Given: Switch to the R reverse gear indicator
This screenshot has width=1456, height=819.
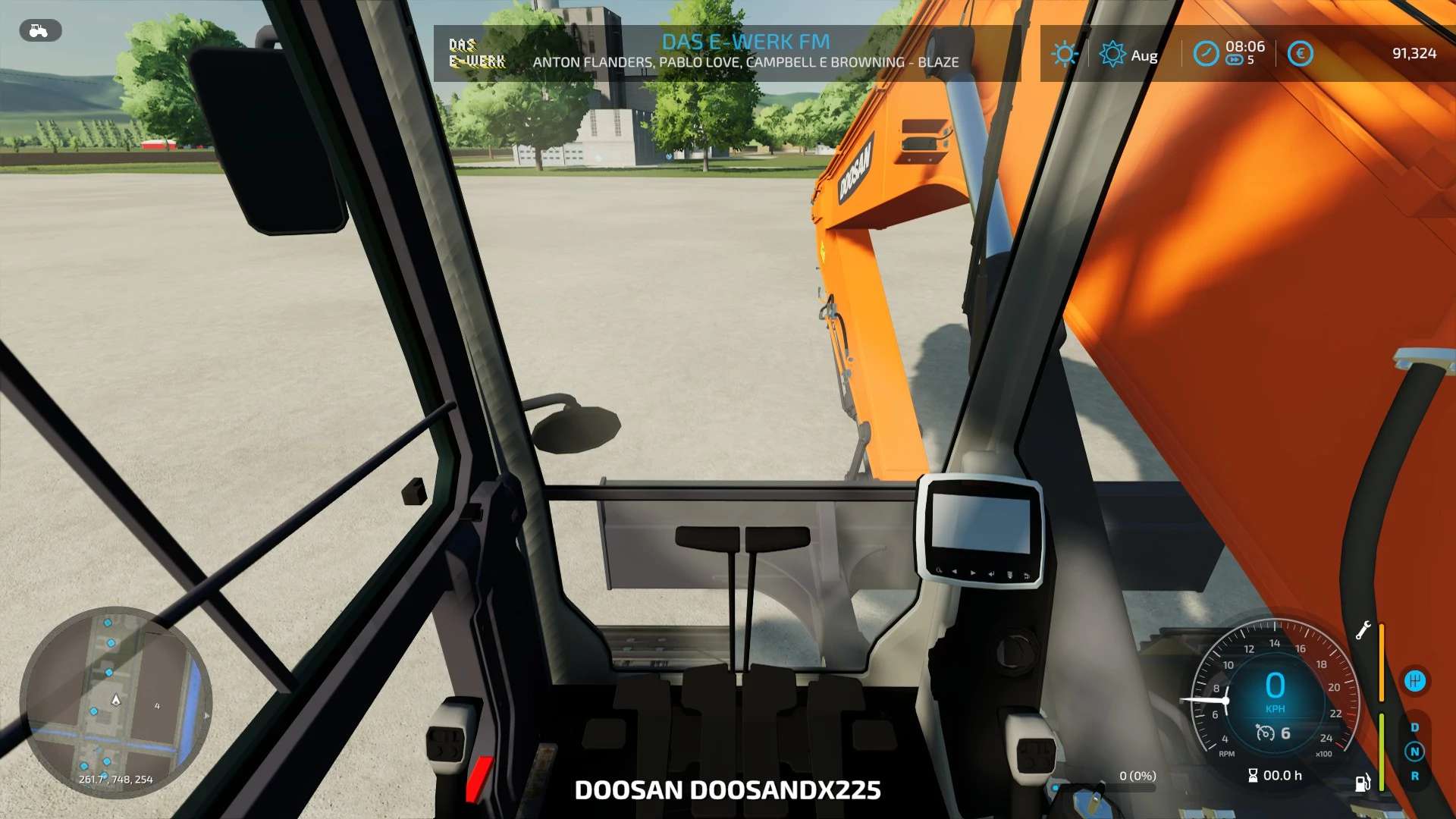Looking at the screenshot, I should coord(1415,775).
